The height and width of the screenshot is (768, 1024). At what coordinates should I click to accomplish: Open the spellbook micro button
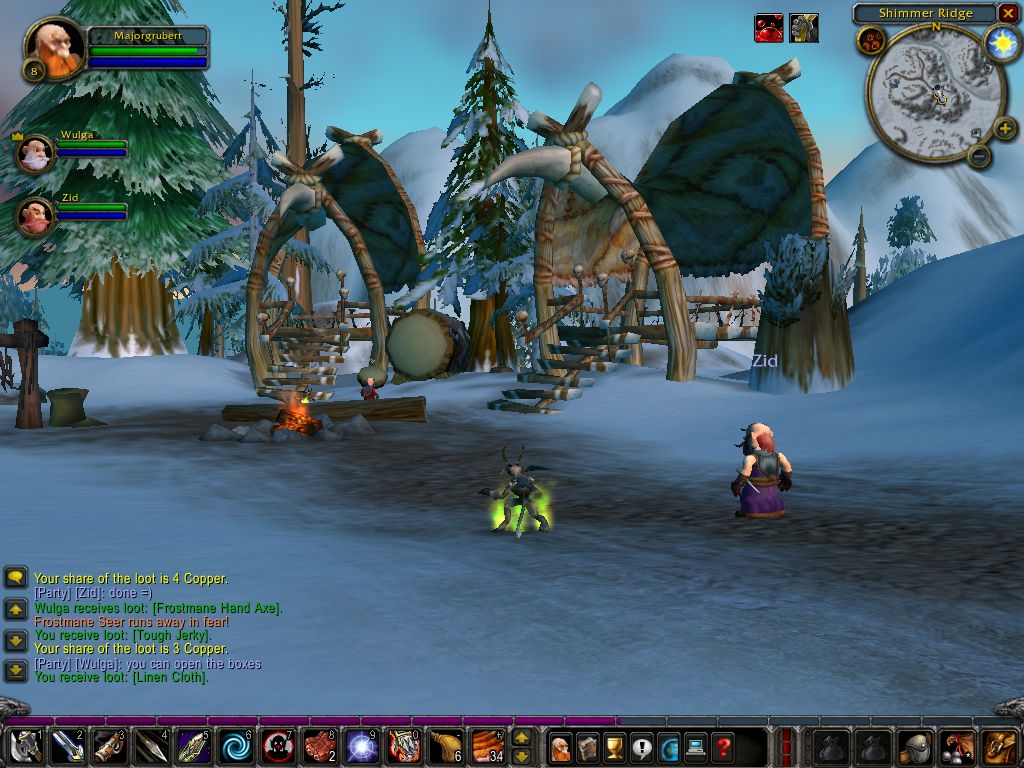[587, 747]
